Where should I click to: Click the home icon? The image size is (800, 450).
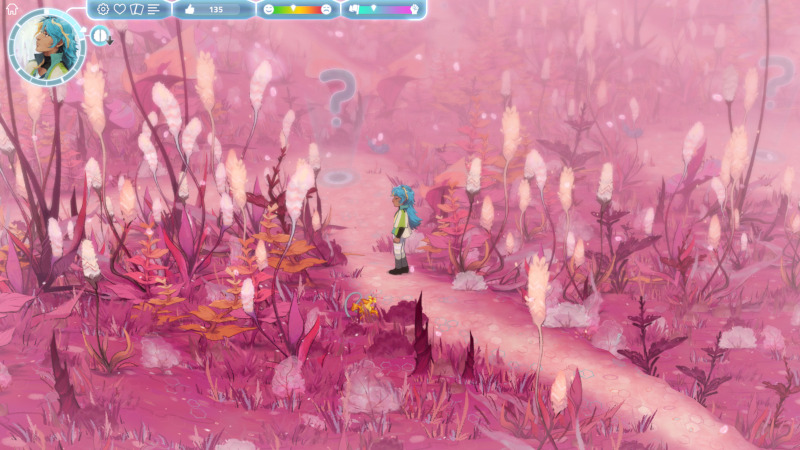tap(11, 8)
